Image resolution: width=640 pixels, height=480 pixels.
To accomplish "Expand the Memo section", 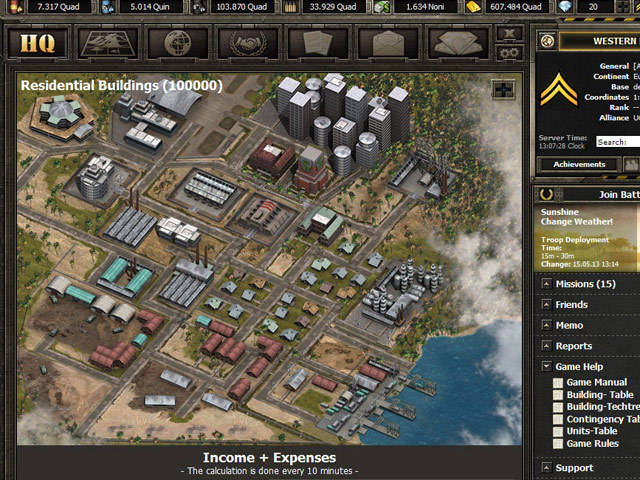I will pyautogui.click(x=569, y=325).
